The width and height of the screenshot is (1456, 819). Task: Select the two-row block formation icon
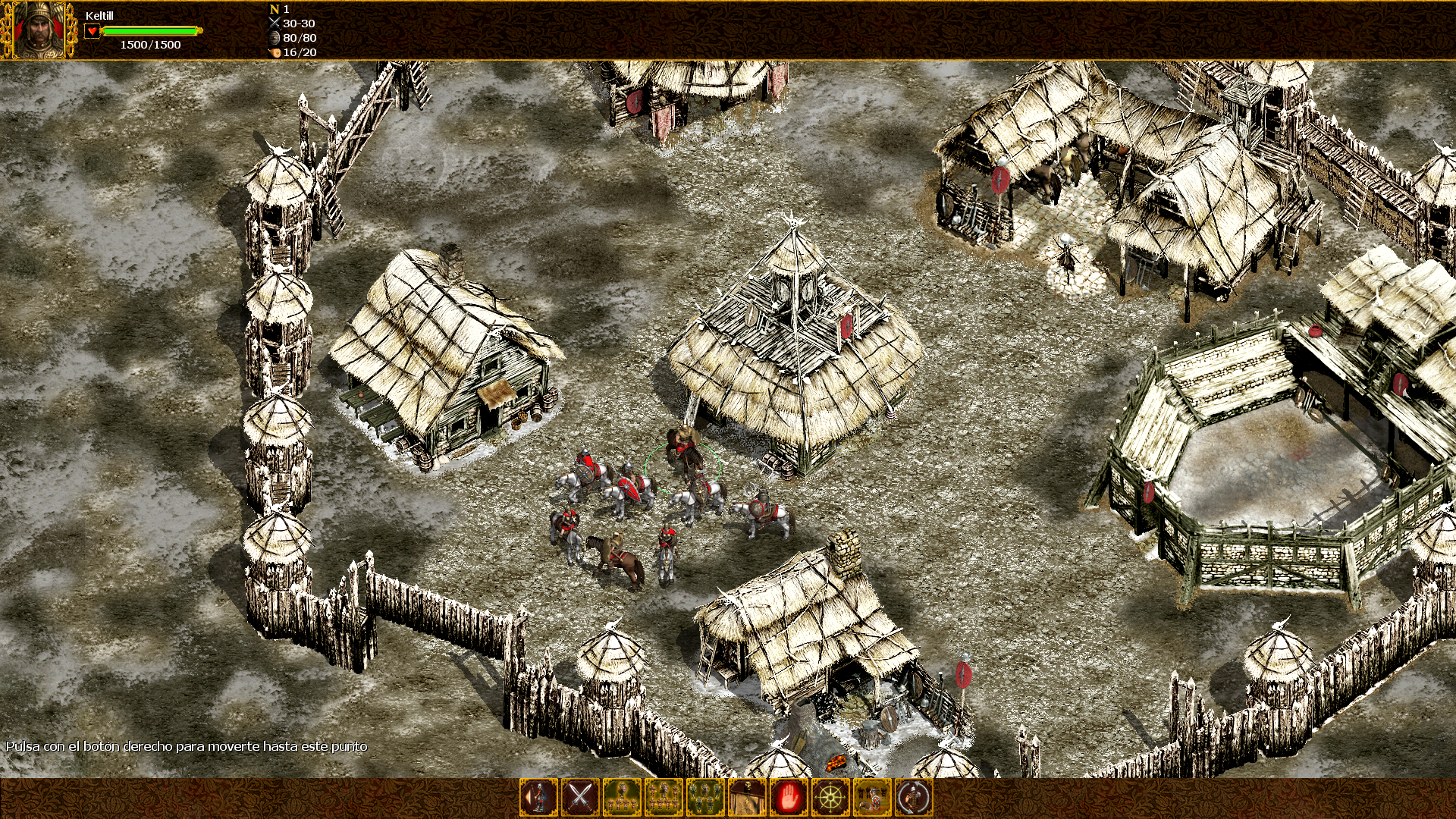point(664,797)
